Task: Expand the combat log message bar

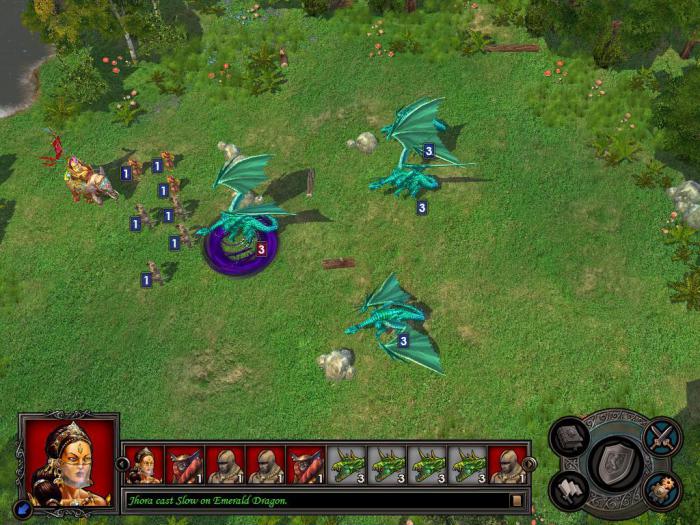Action: (x=517, y=499)
